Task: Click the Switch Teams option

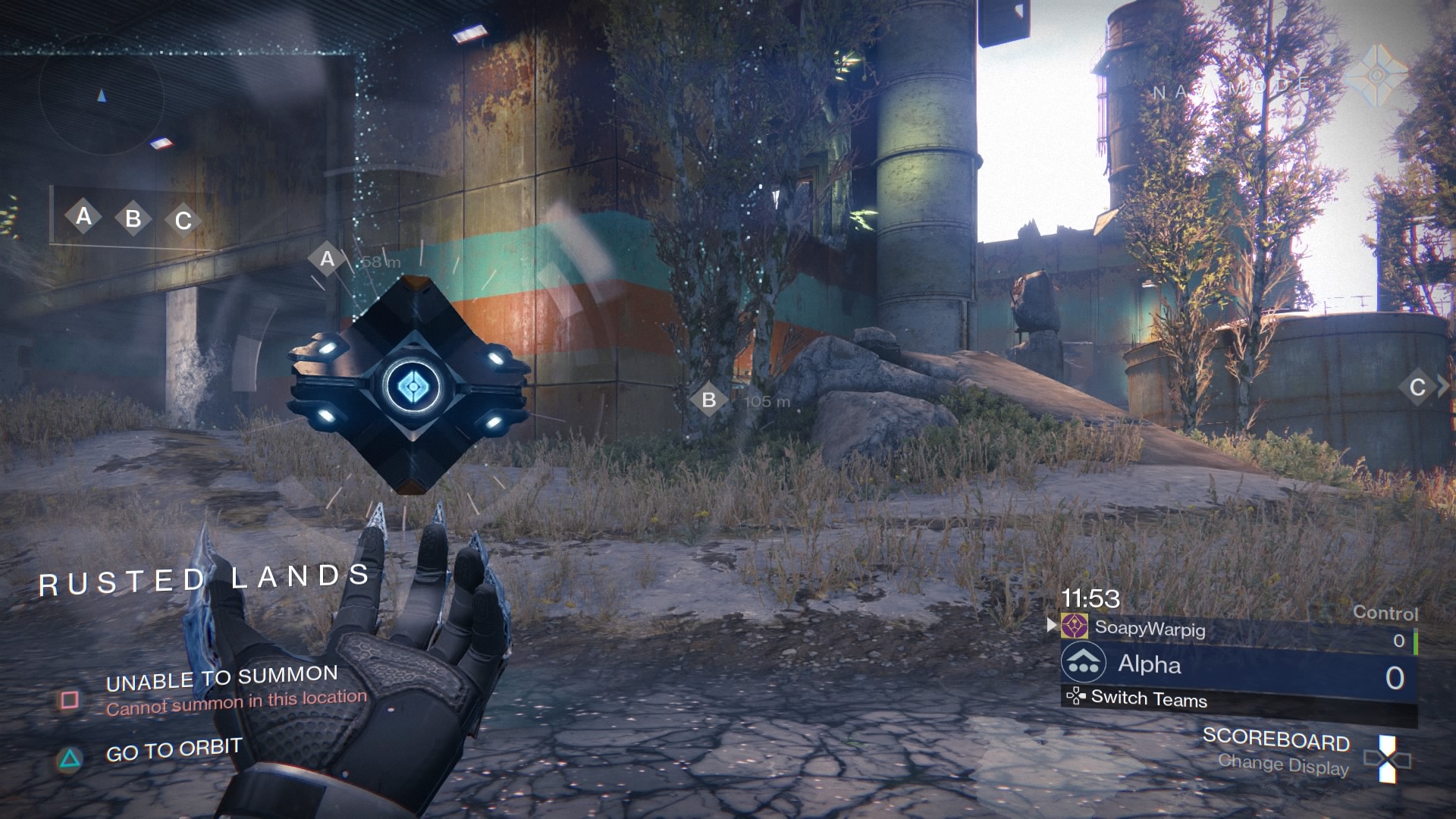Action: pyautogui.click(x=1148, y=698)
